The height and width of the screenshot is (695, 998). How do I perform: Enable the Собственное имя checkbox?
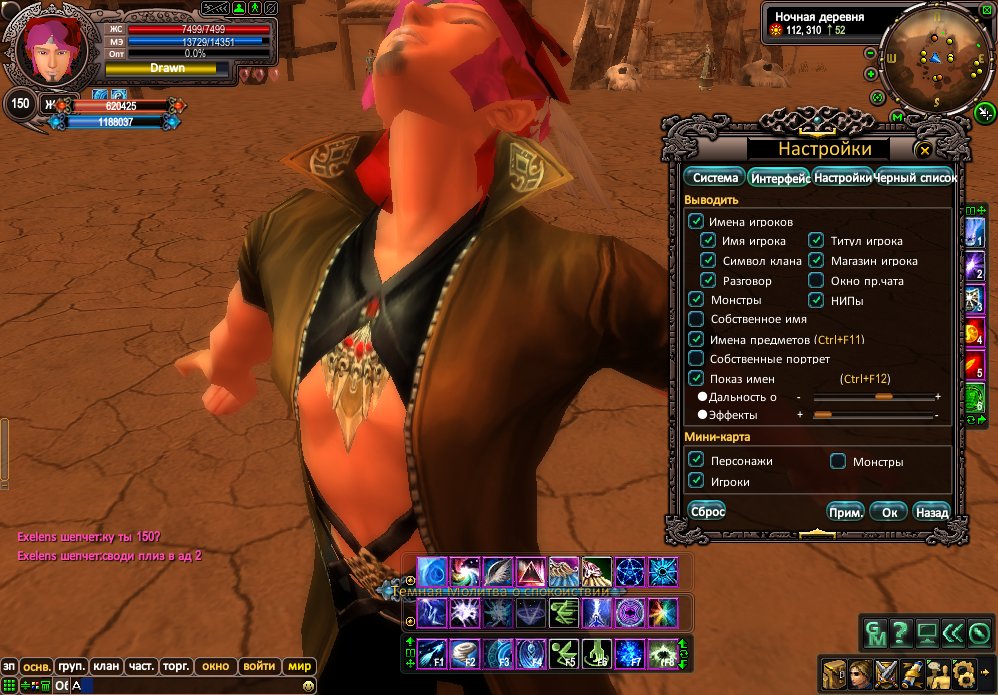point(696,319)
